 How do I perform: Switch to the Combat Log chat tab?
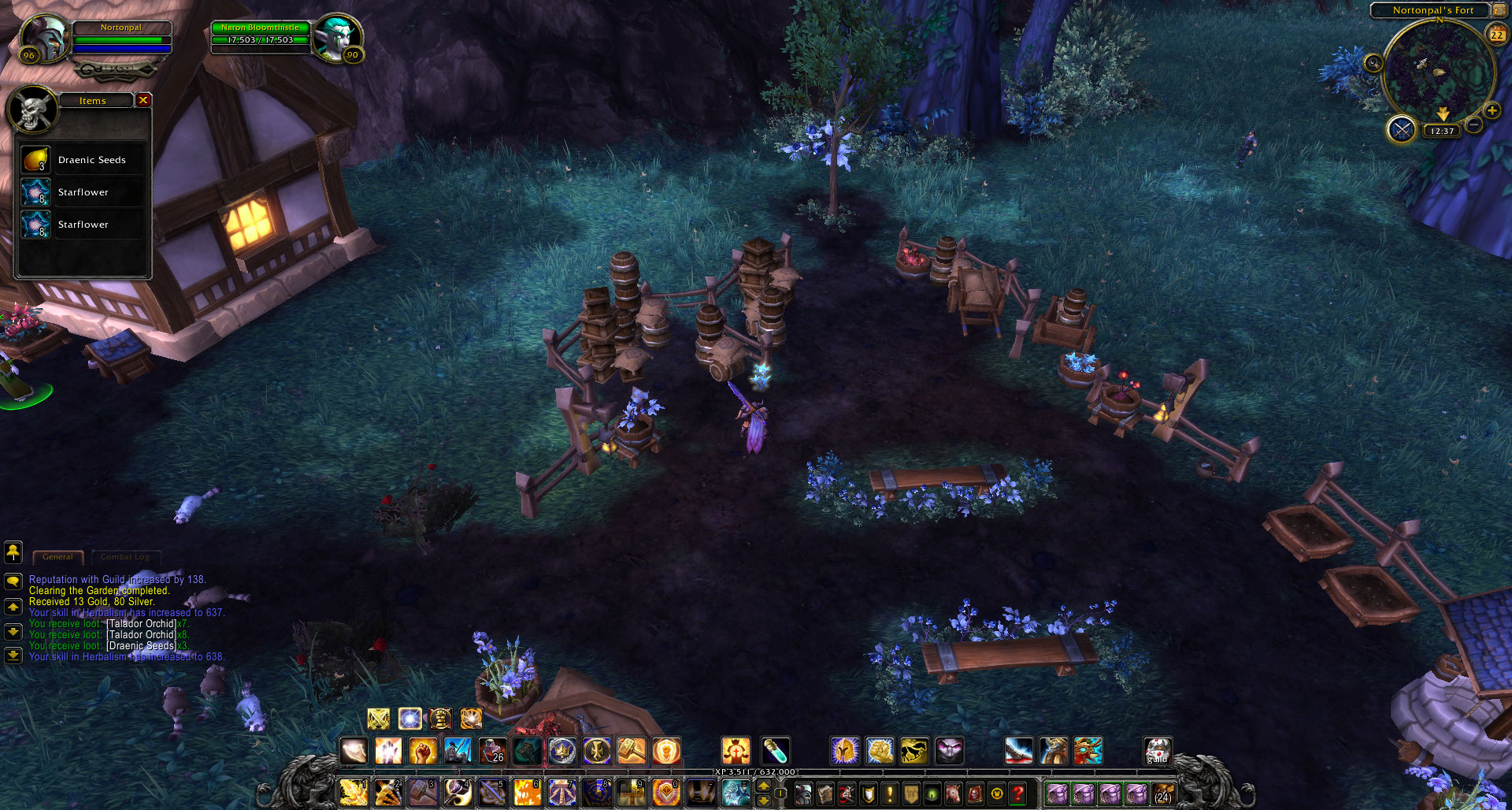pos(125,557)
